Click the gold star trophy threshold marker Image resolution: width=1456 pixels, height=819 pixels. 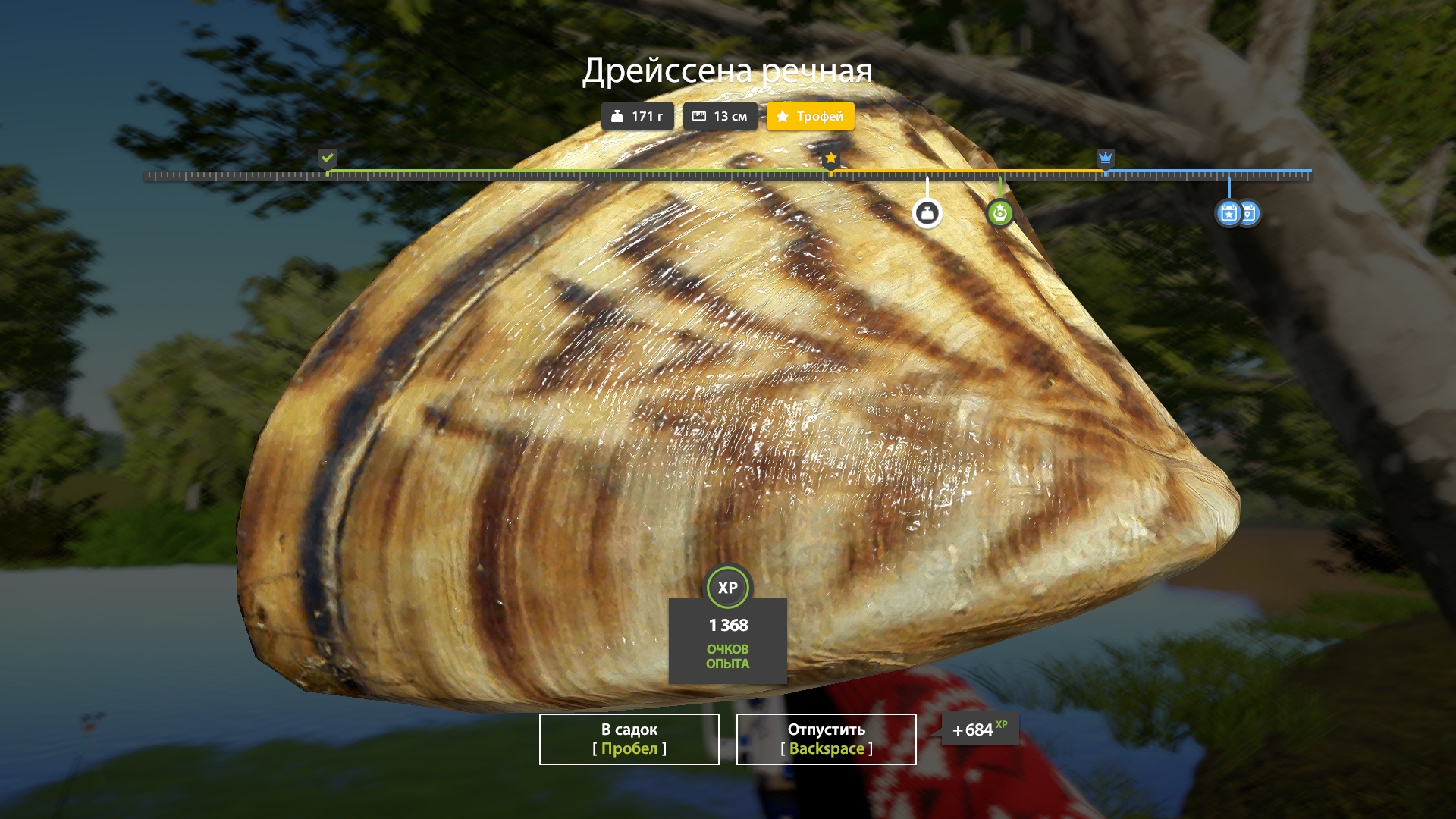831,158
